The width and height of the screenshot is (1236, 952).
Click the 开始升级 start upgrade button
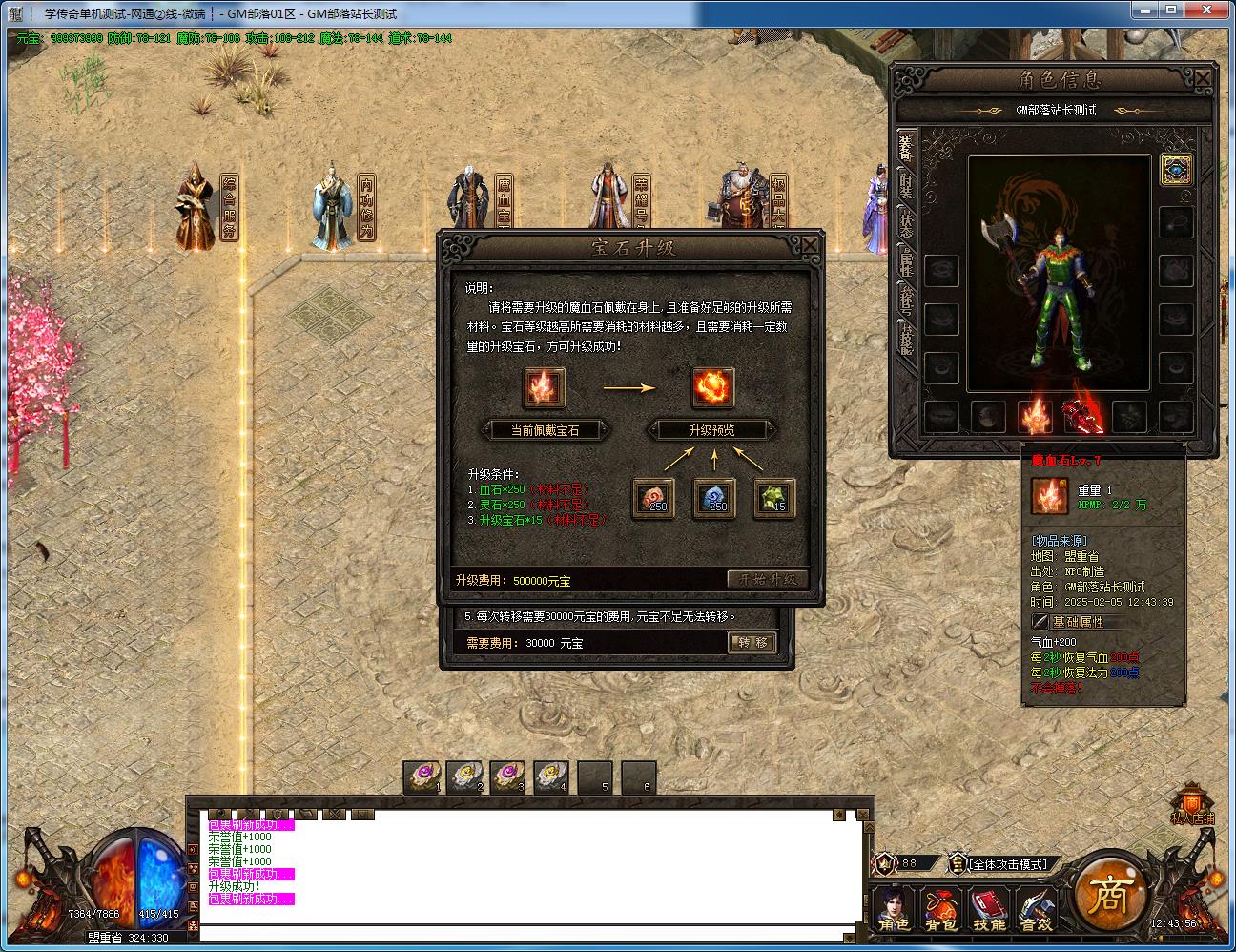pos(768,579)
